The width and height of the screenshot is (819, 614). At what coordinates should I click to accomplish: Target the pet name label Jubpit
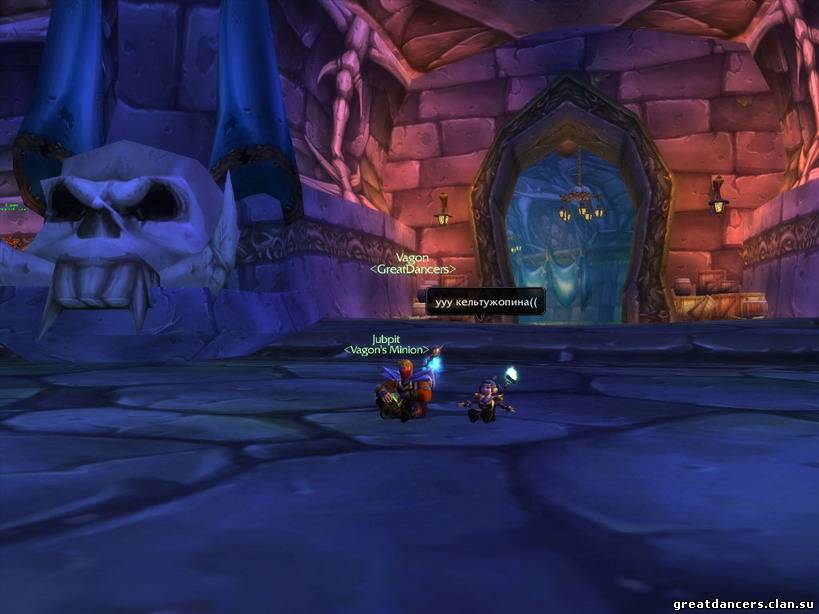386,339
